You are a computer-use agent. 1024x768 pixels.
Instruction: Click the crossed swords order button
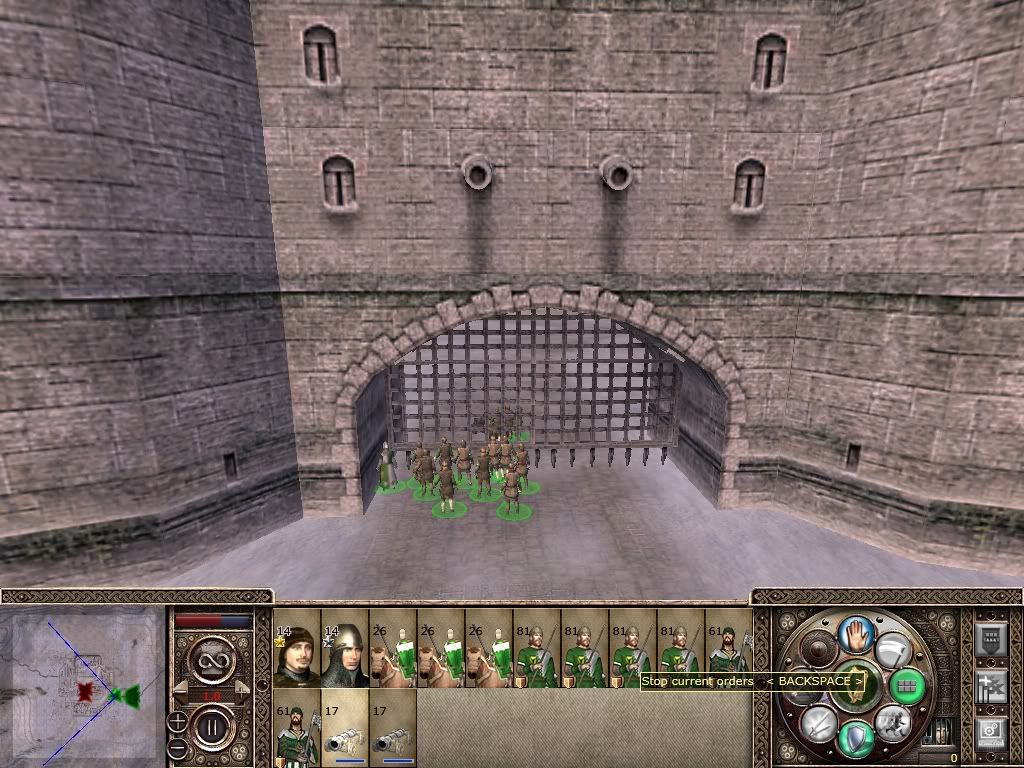tap(819, 723)
